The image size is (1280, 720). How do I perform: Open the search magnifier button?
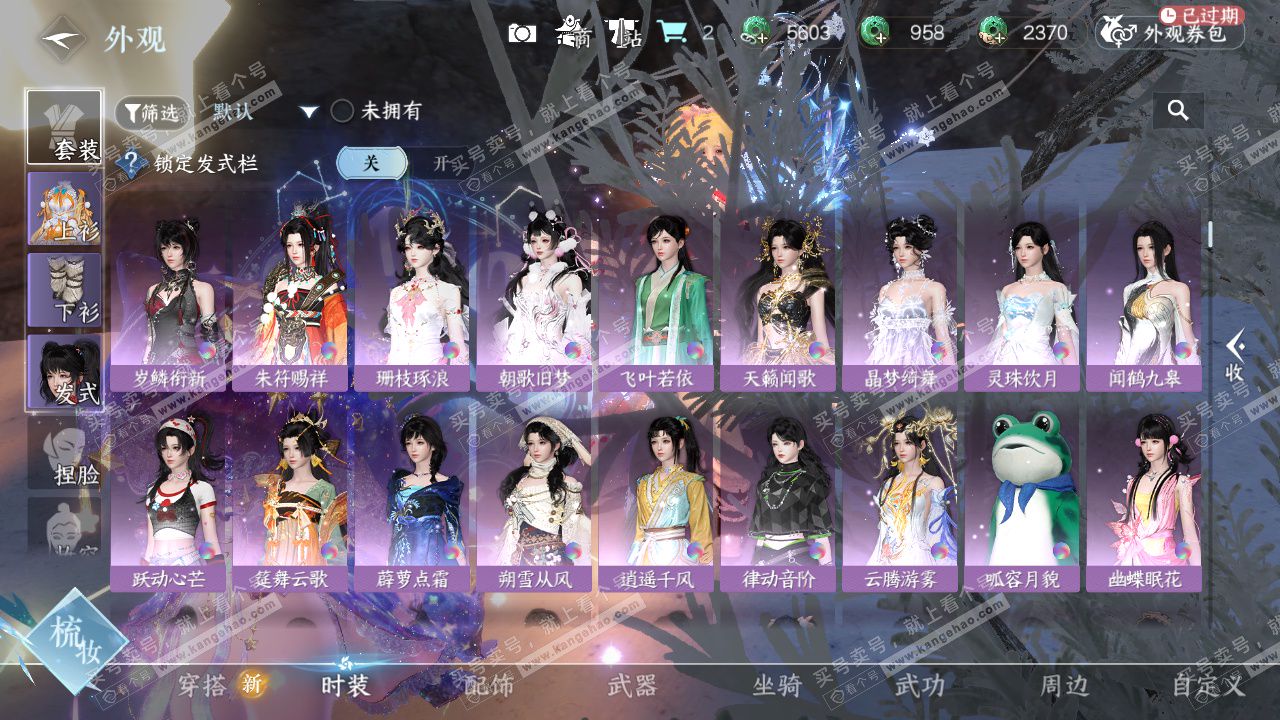coord(1178,111)
